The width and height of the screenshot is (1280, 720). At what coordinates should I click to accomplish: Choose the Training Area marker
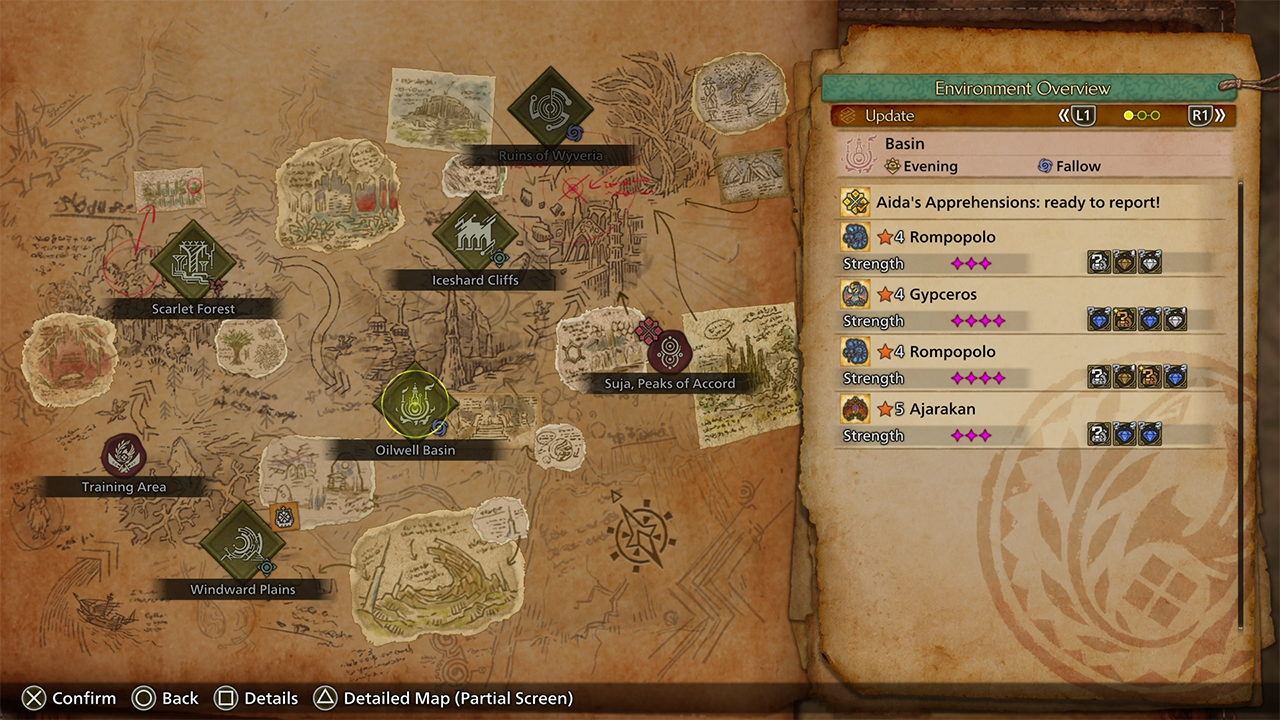click(x=124, y=456)
